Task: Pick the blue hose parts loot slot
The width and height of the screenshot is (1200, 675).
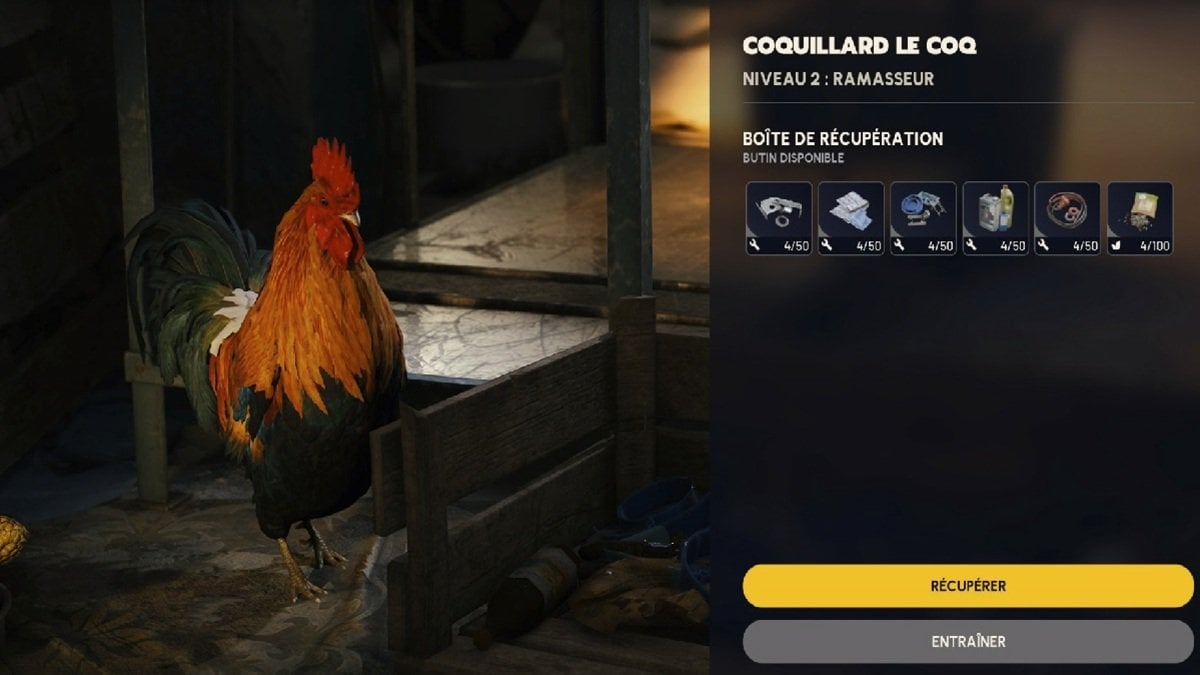Action: pos(923,218)
